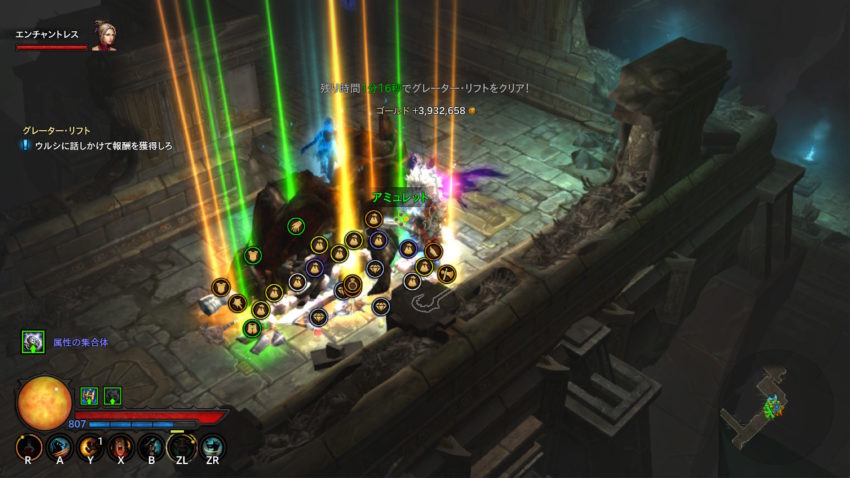Activate the skill icon labeled A
The height and width of the screenshot is (478, 850).
point(60,448)
